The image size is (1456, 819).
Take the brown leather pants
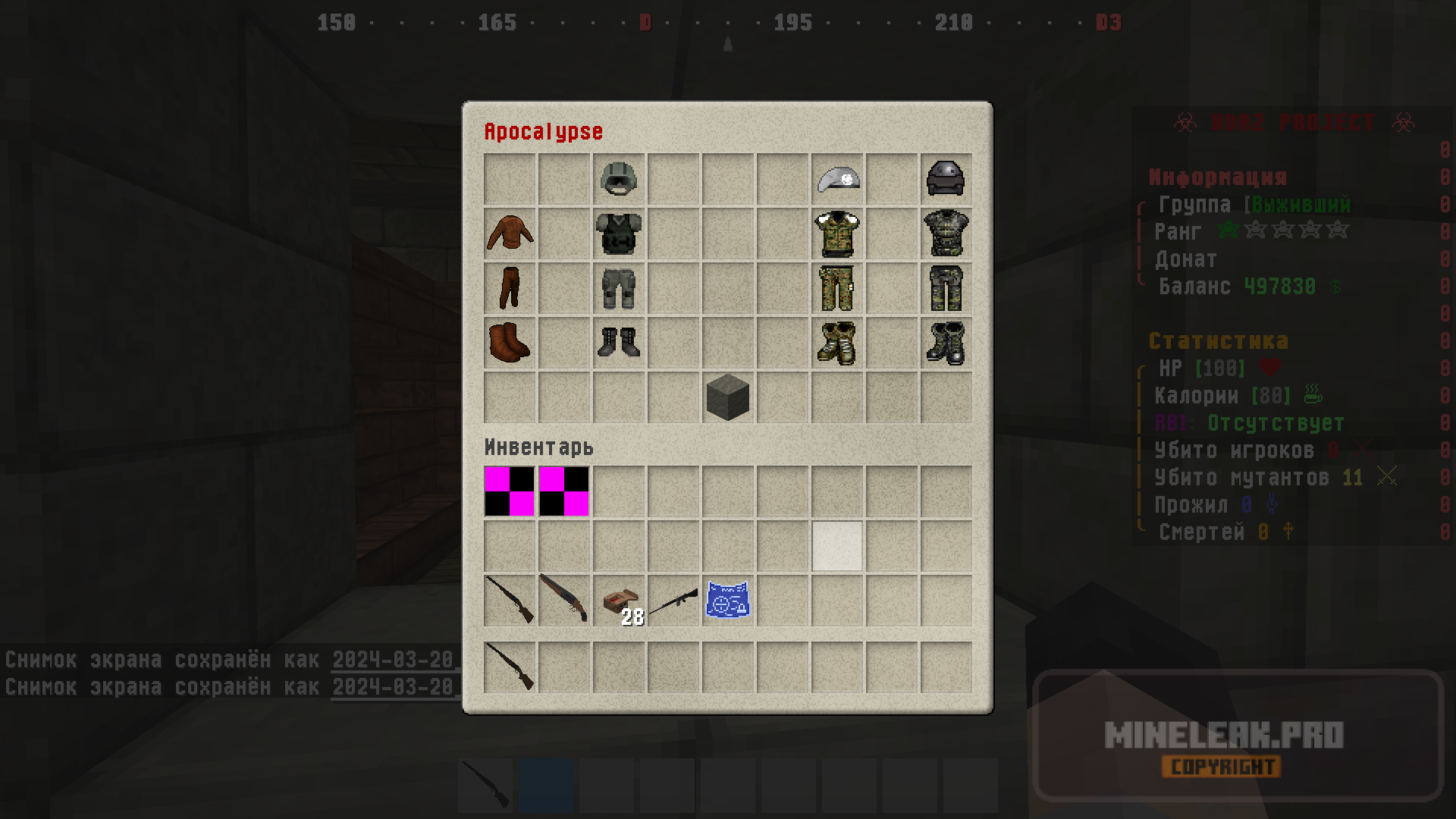click(510, 288)
